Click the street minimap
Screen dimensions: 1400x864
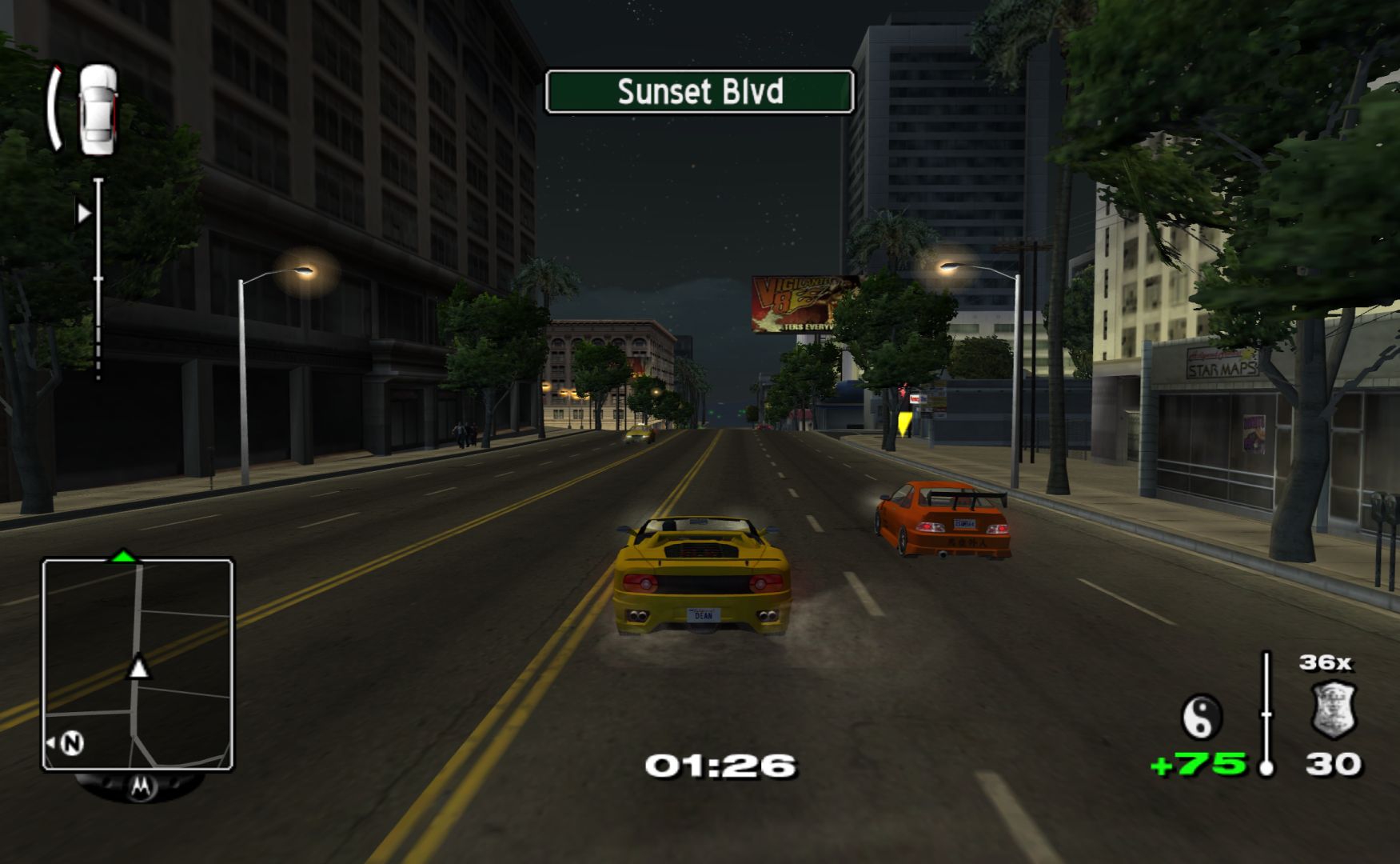[138, 664]
